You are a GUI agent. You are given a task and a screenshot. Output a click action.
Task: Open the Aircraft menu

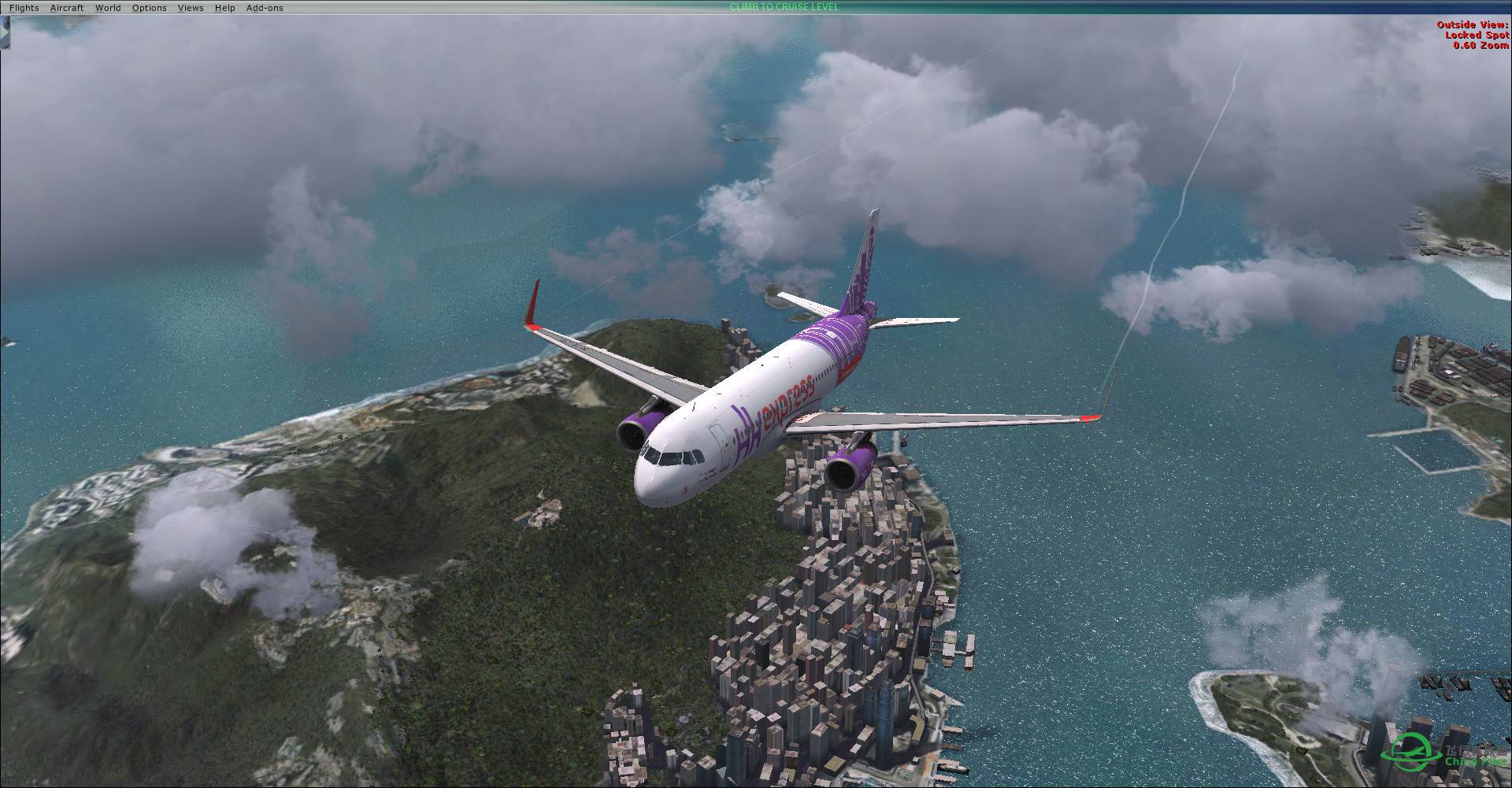click(x=67, y=7)
